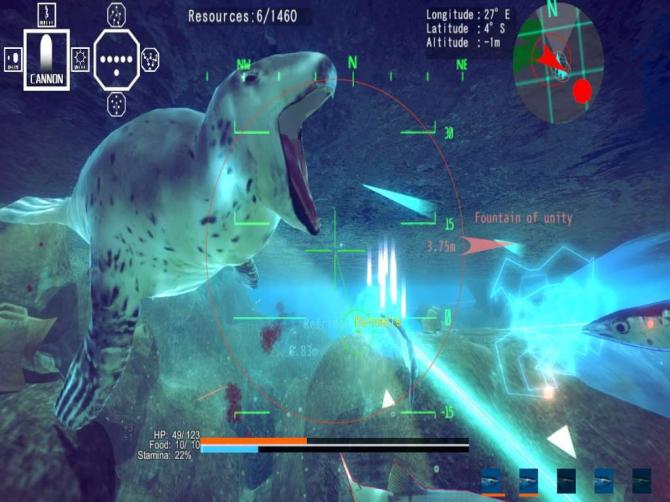Screen dimensions: 670x502
Task: Open the circular radar minimap
Action: [557, 64]
